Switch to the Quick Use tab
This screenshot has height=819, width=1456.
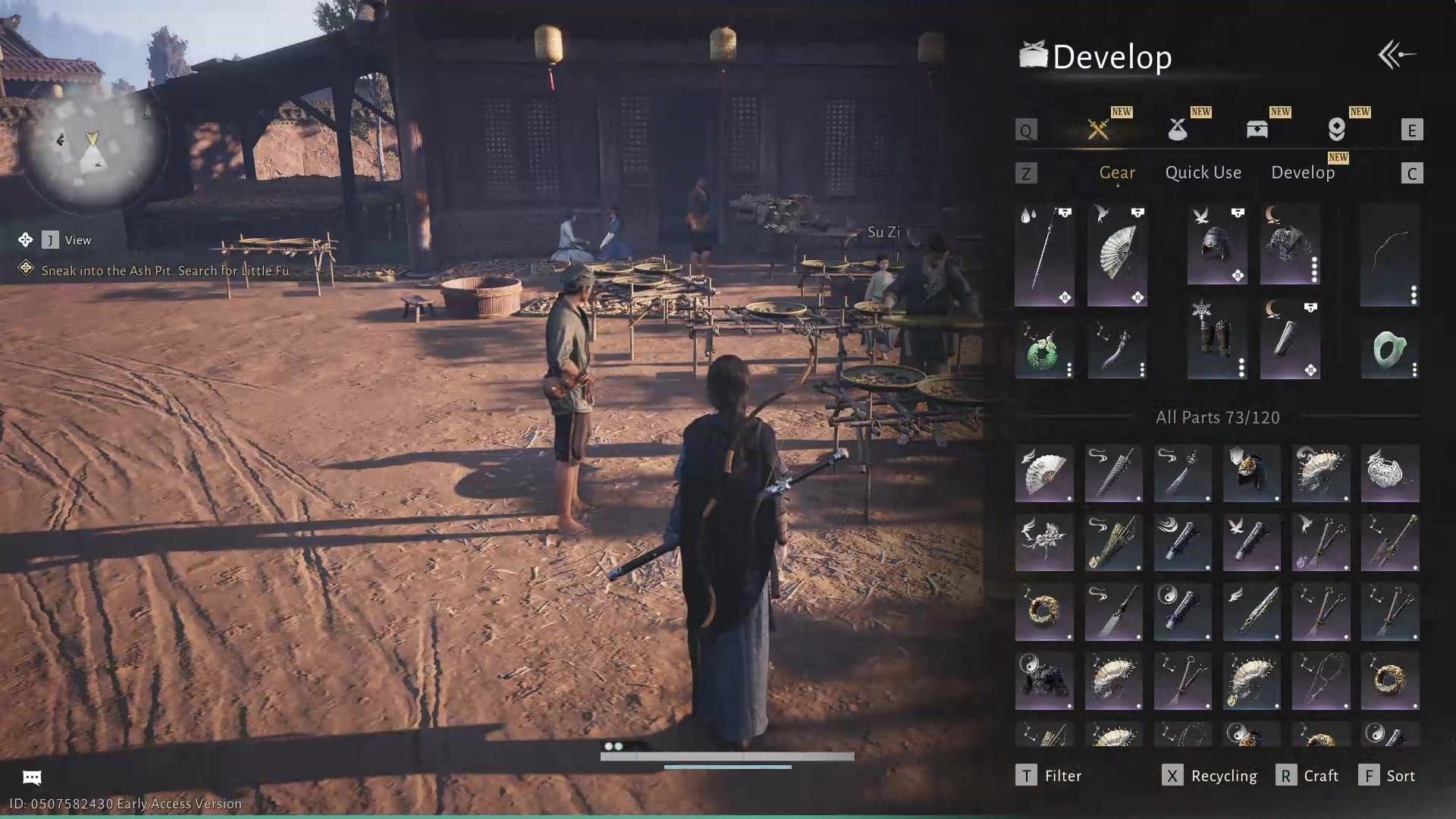[1203, 173]
